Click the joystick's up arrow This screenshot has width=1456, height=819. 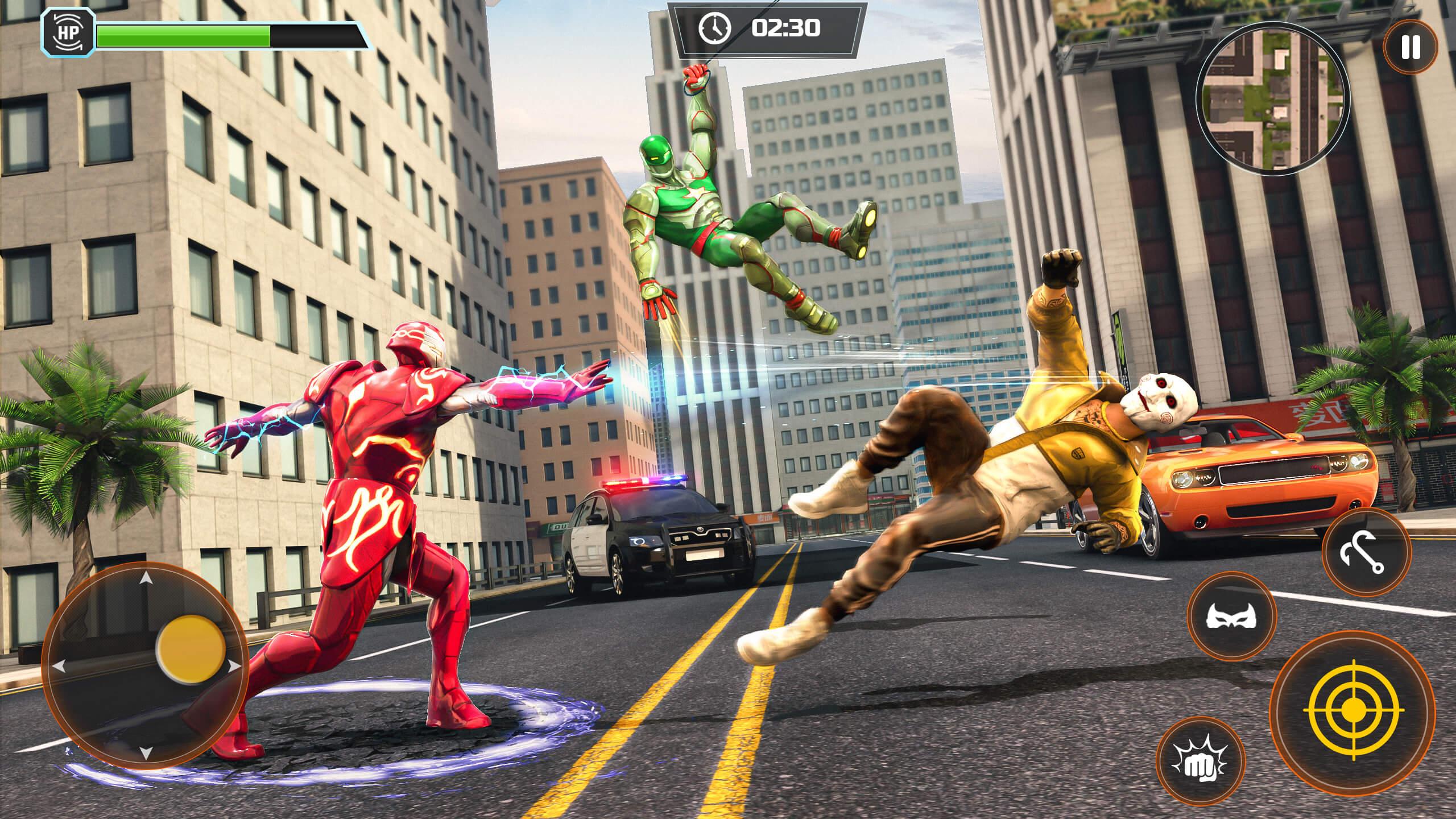coord(146,579)
